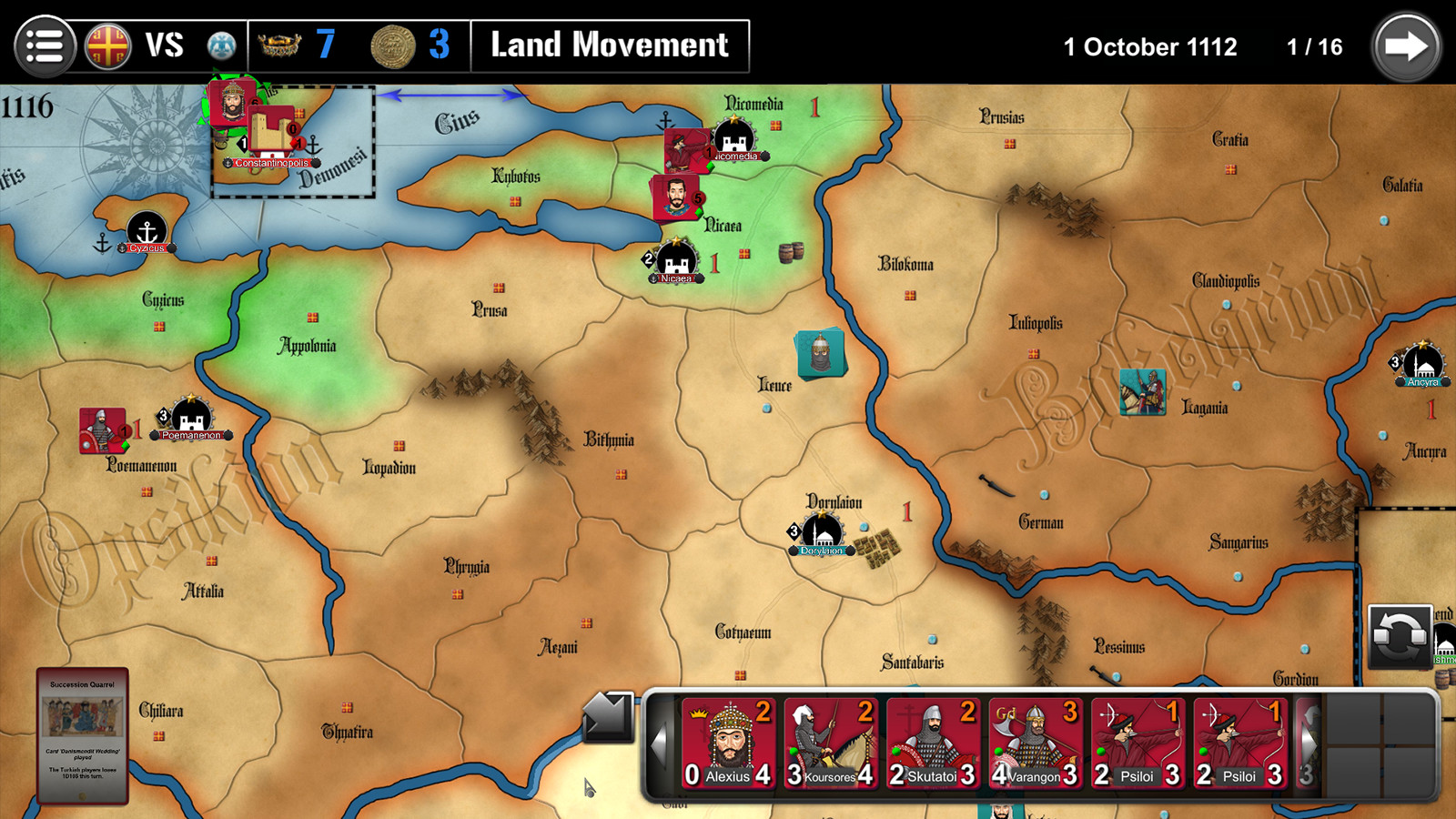Expand the unit tray with the left arrow
This screenshot has height=819, width=1456.
click(x=662, y=744)
